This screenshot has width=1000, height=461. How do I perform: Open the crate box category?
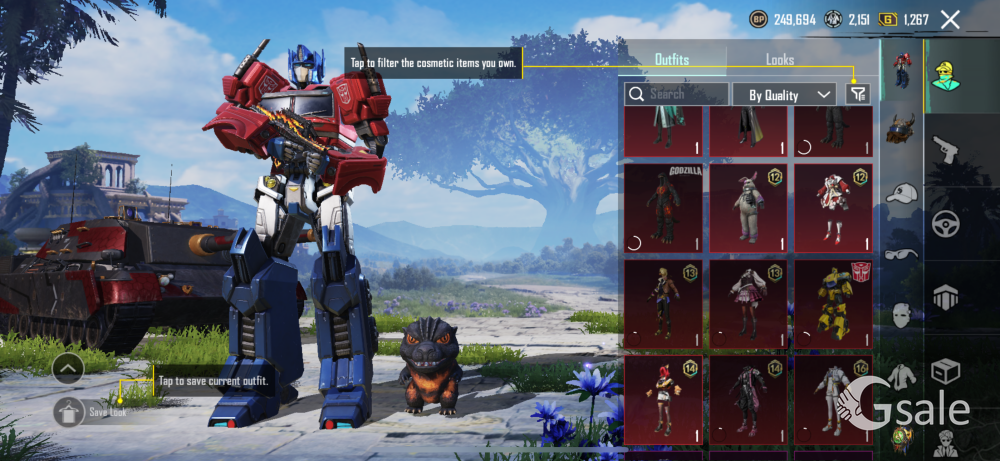point(945,372)
